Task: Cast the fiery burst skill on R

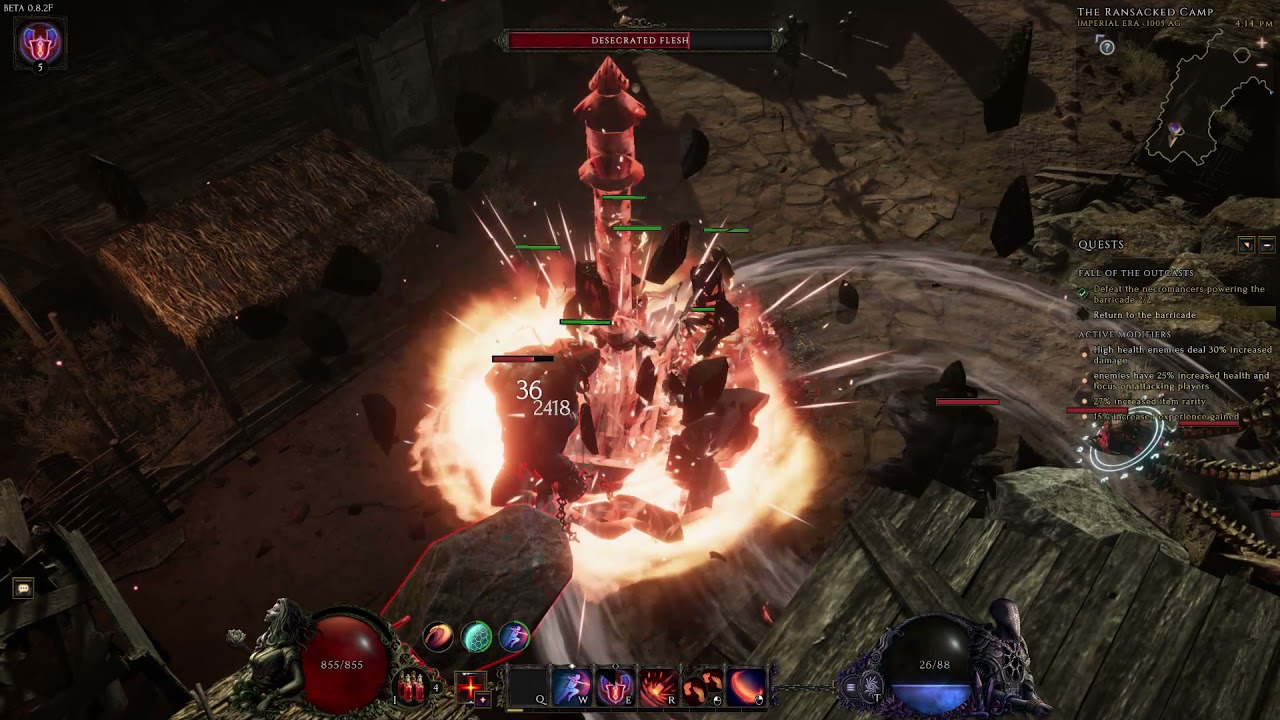Action: tap(658, 687)
